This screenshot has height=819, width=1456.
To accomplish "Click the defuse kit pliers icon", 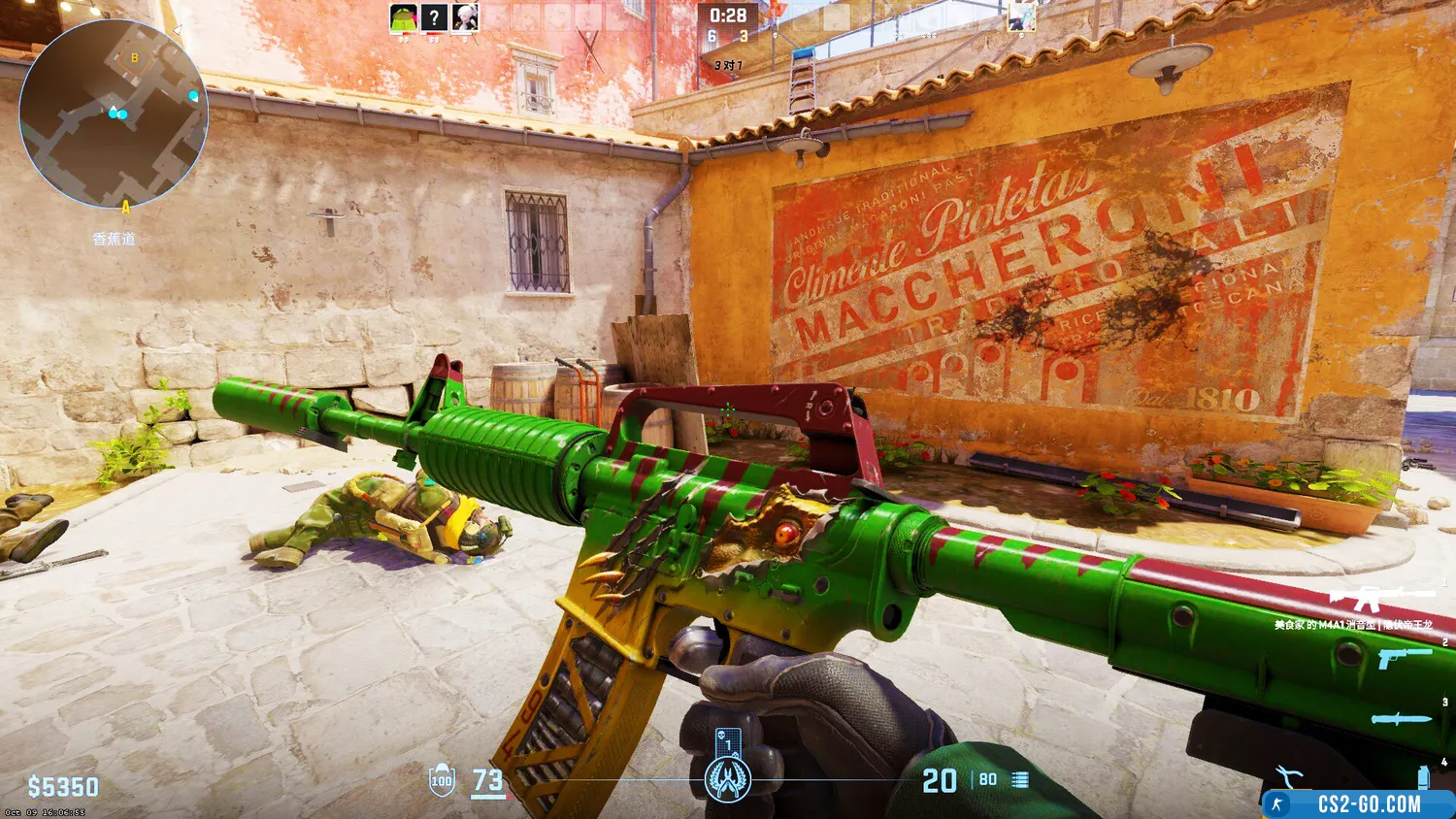I will click(x=1289, y=776).
